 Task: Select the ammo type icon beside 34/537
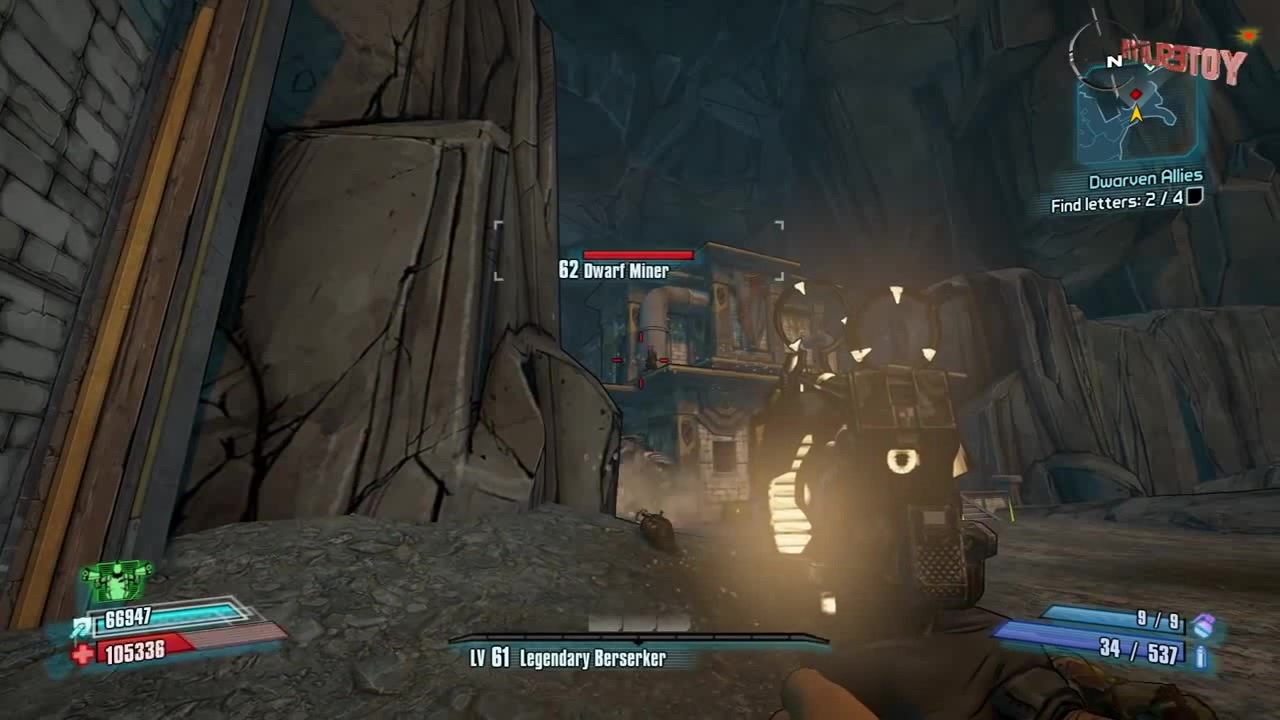(1201, 656)
